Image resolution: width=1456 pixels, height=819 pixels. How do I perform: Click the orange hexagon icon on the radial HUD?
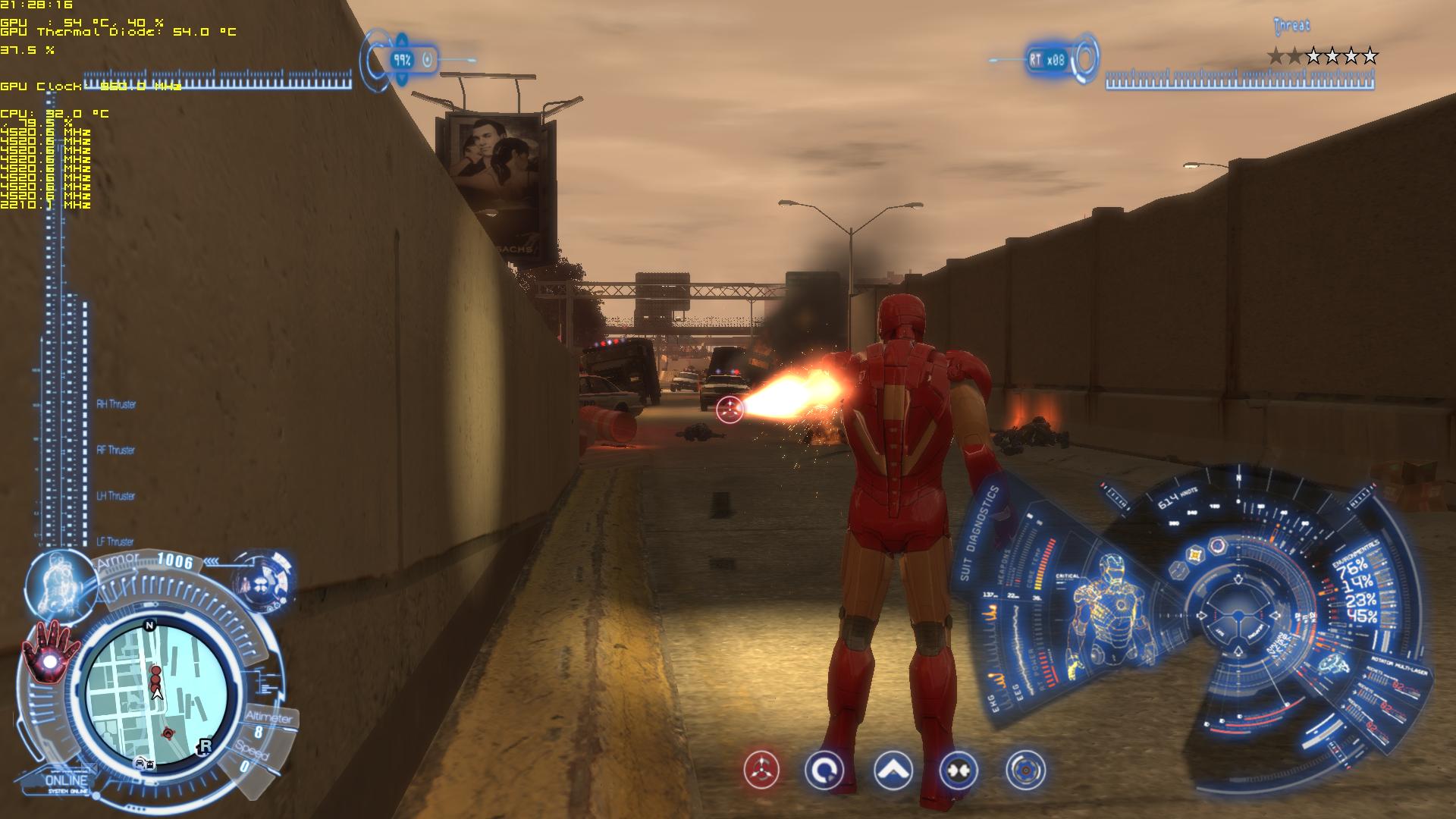point(1196,554)
